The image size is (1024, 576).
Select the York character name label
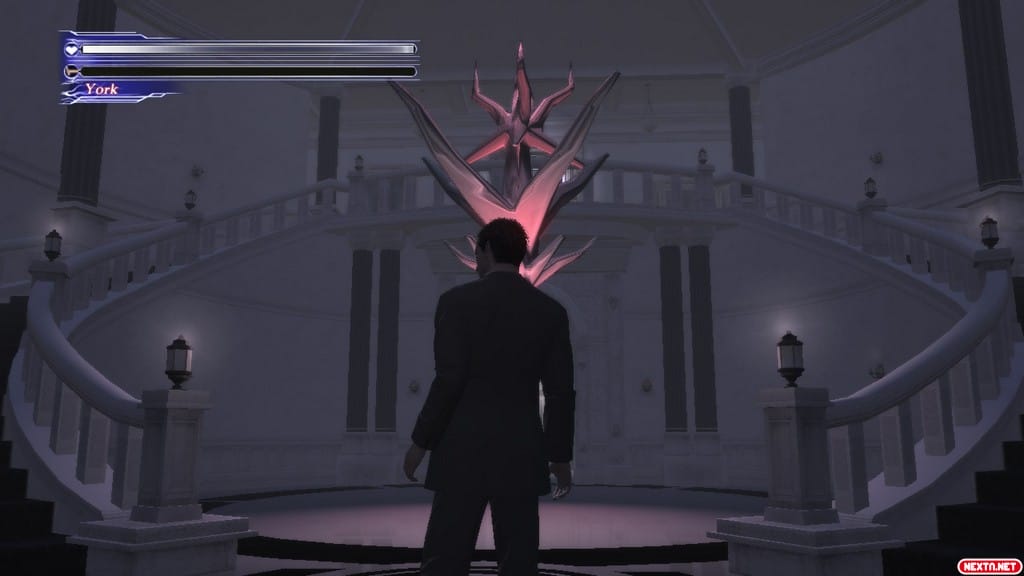coord(101,90)
